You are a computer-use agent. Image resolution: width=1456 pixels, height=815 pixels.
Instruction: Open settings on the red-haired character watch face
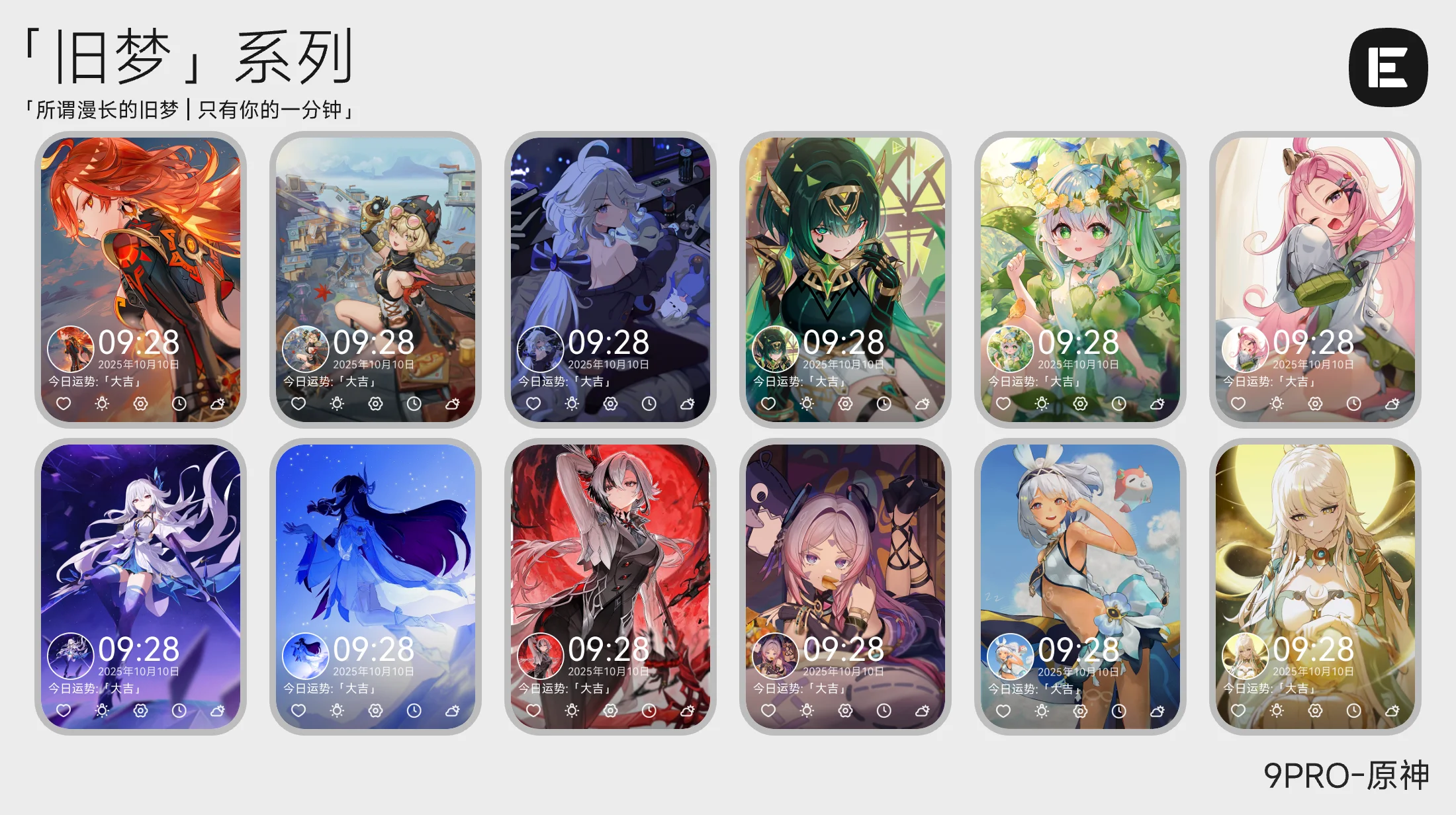[x=140, y=404]
